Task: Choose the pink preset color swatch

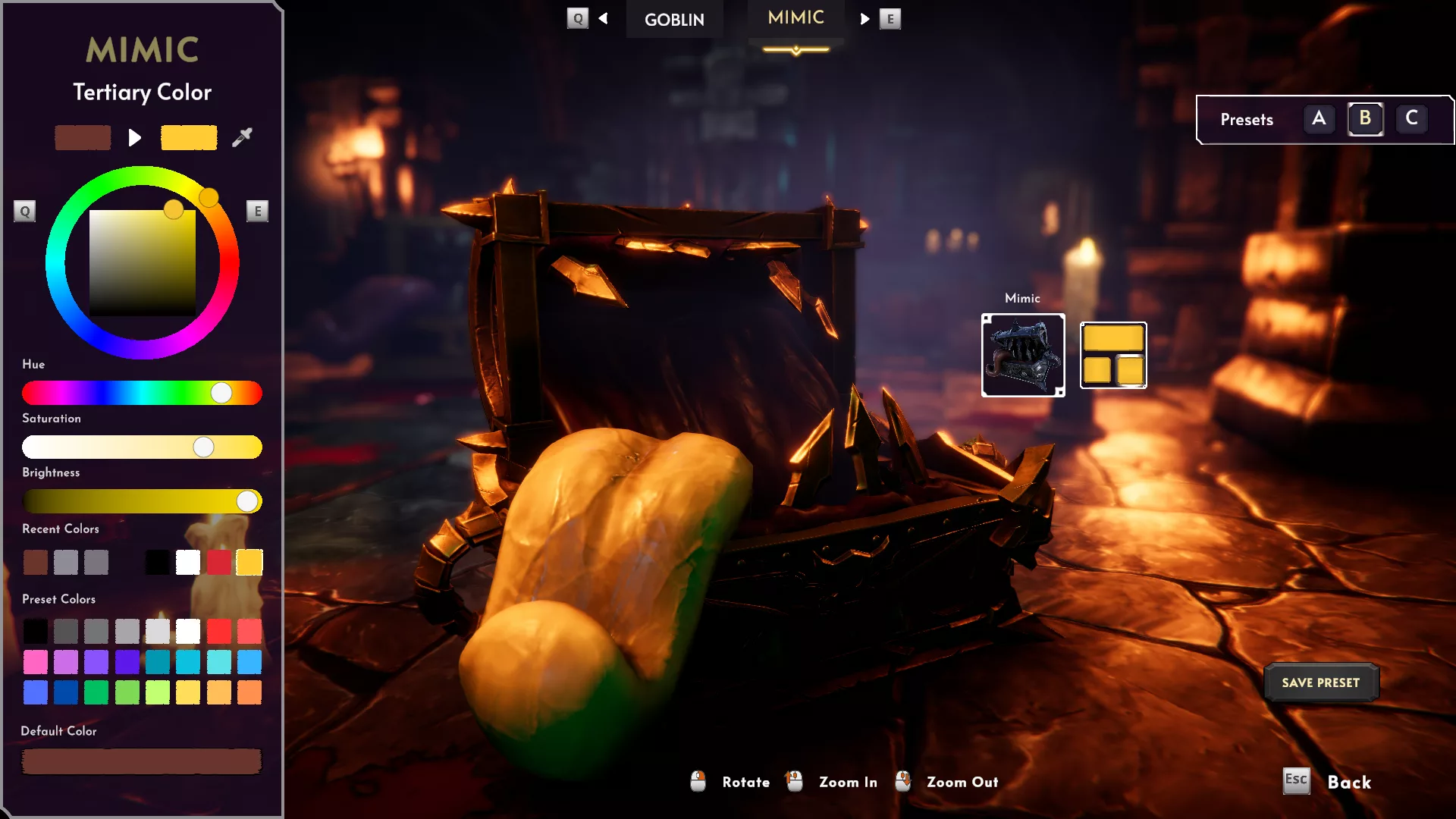Action: (x=35, y=662)
